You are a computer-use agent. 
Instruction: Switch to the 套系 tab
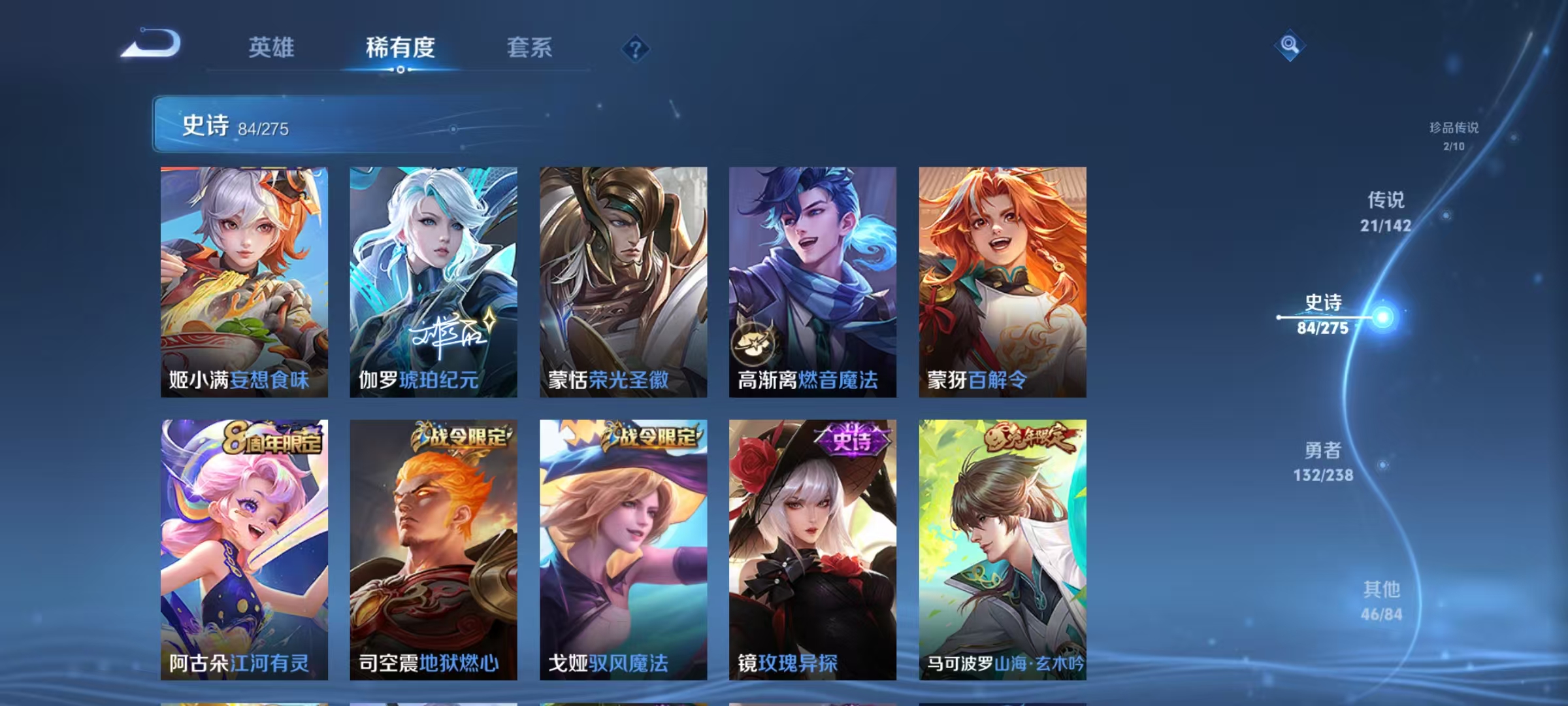coord(529,48)
